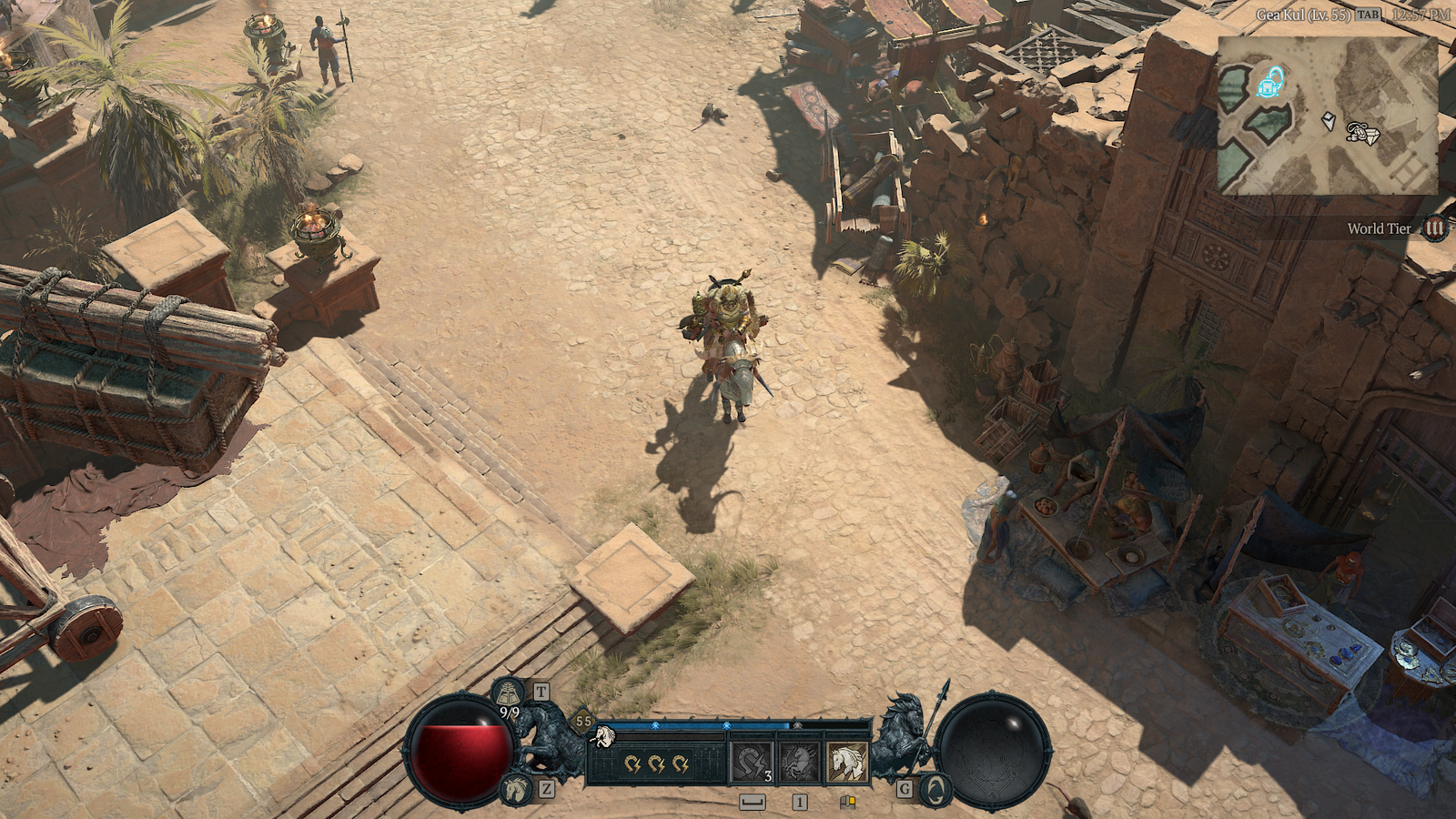The image size is (1456, 819).
Task: Click the town portal scroll icon
Action: point(509,693)
